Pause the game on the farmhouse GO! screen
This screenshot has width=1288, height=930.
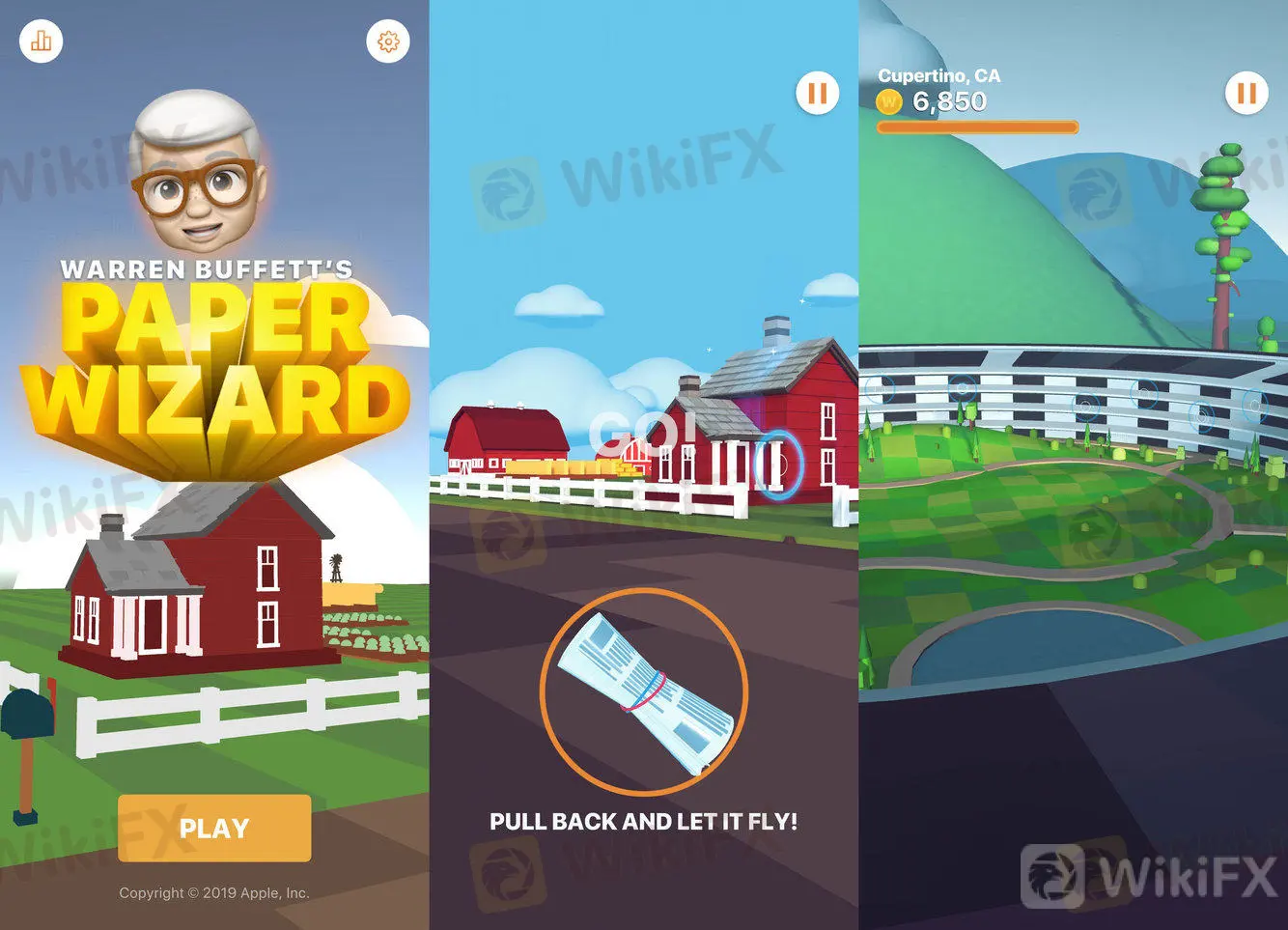[817, 94]
